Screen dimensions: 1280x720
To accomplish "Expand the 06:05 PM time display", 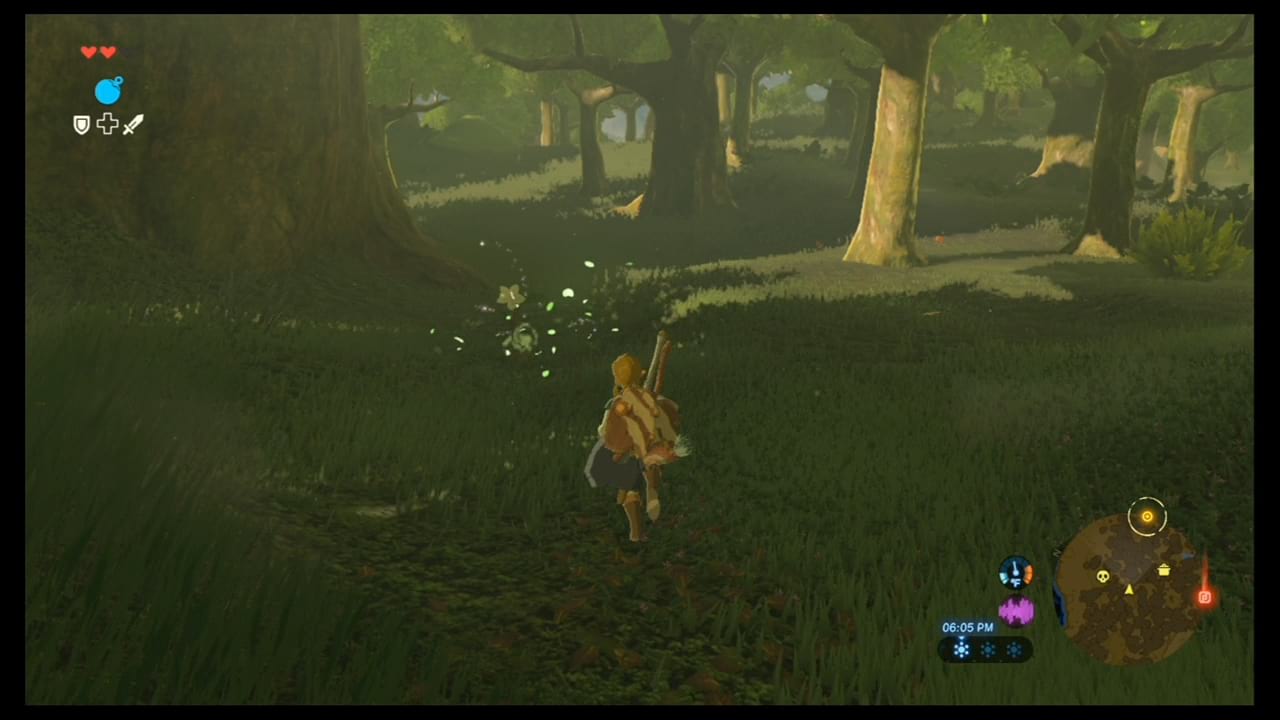I will 968,626.
